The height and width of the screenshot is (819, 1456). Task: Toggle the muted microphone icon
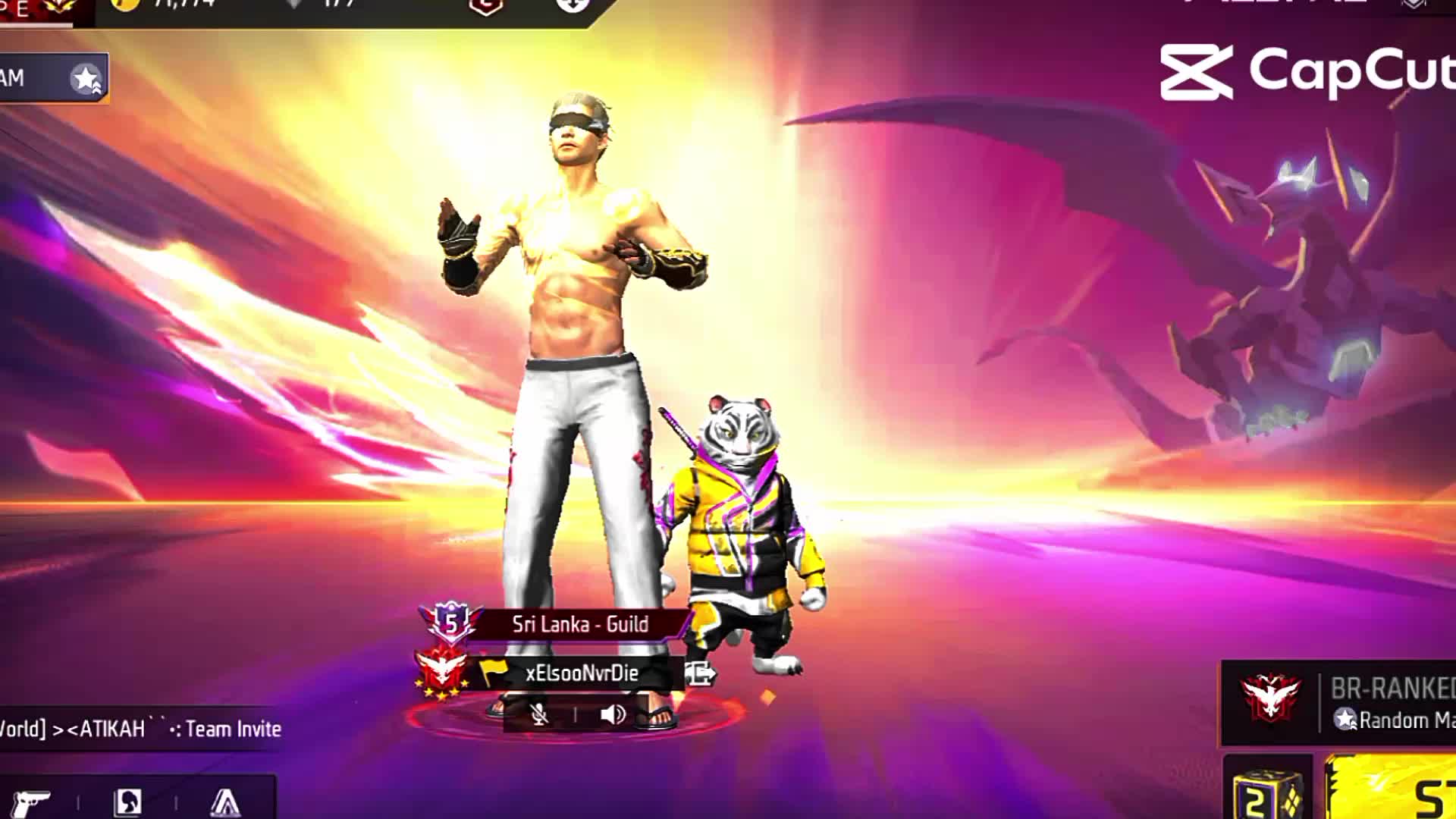(539, 714)
